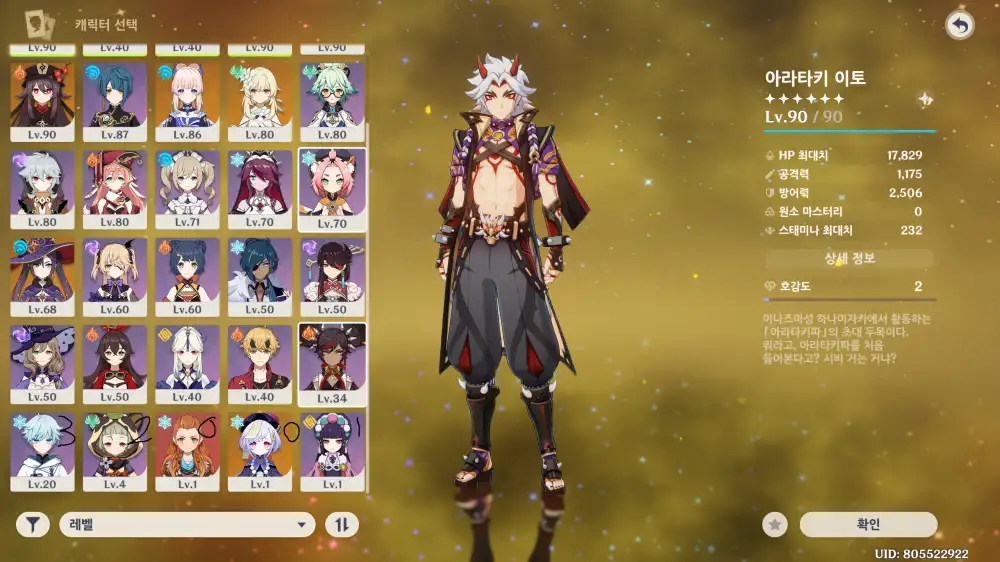
Task: Open the character filter funnel icon
Action: 32,525
